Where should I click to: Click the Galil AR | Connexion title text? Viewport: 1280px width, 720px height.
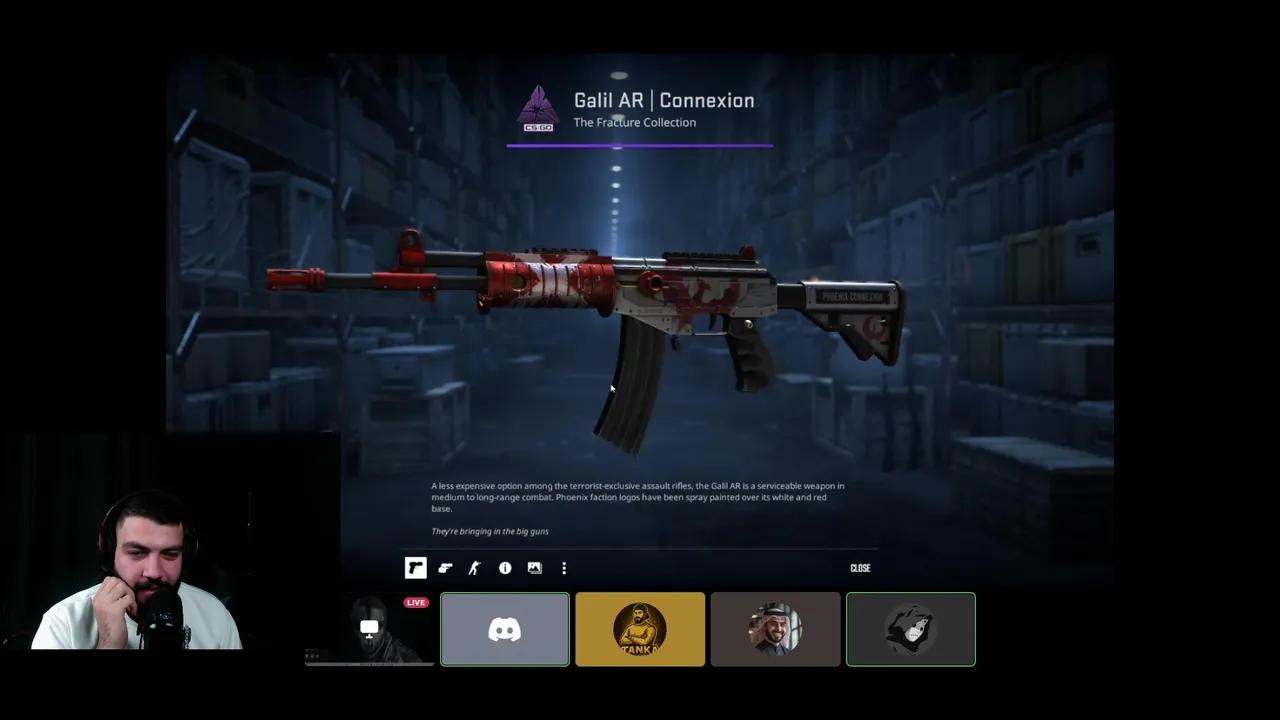663,100
